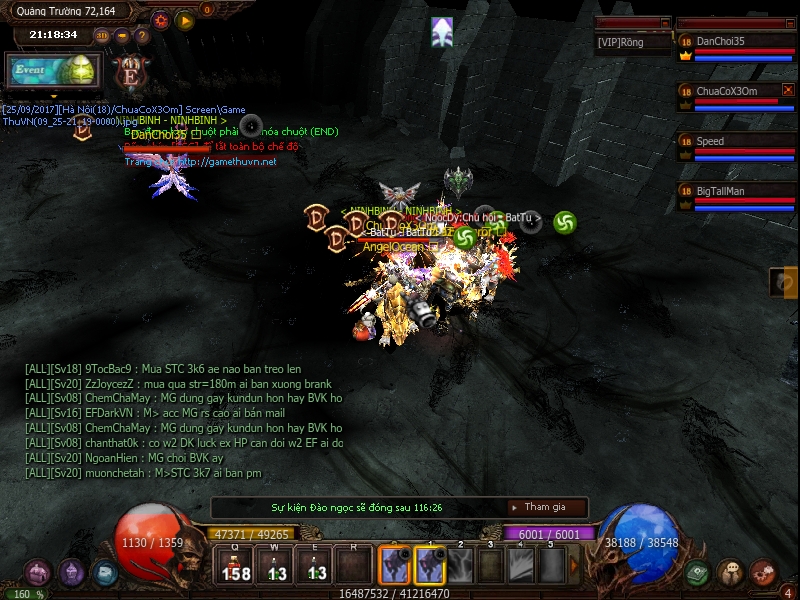Image resolution: width=800 pixels, height=600 pixels.
Task: Open the chat bubbles social icon
Action: pyautogui.click(x=731, y=573)
